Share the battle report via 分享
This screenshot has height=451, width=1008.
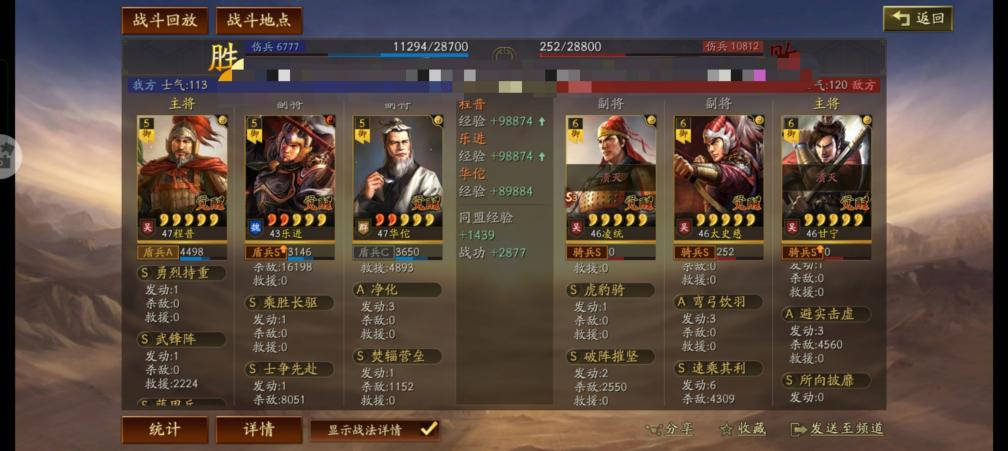pos(669,429)
